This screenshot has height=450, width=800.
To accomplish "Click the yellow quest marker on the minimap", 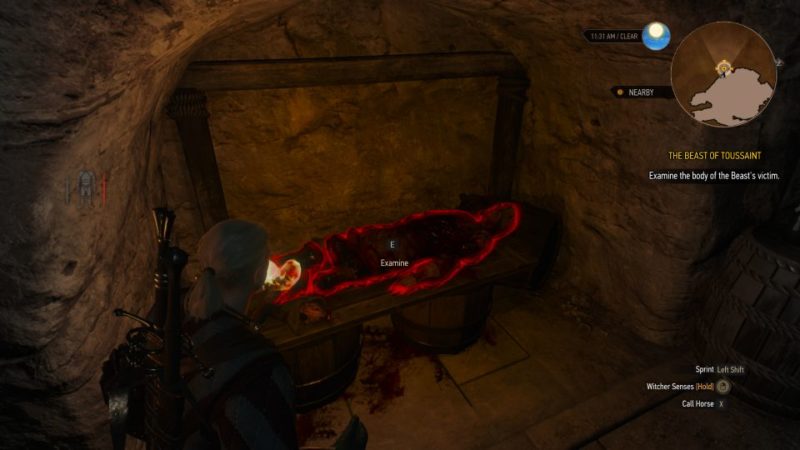I will (x=721, y=66).
